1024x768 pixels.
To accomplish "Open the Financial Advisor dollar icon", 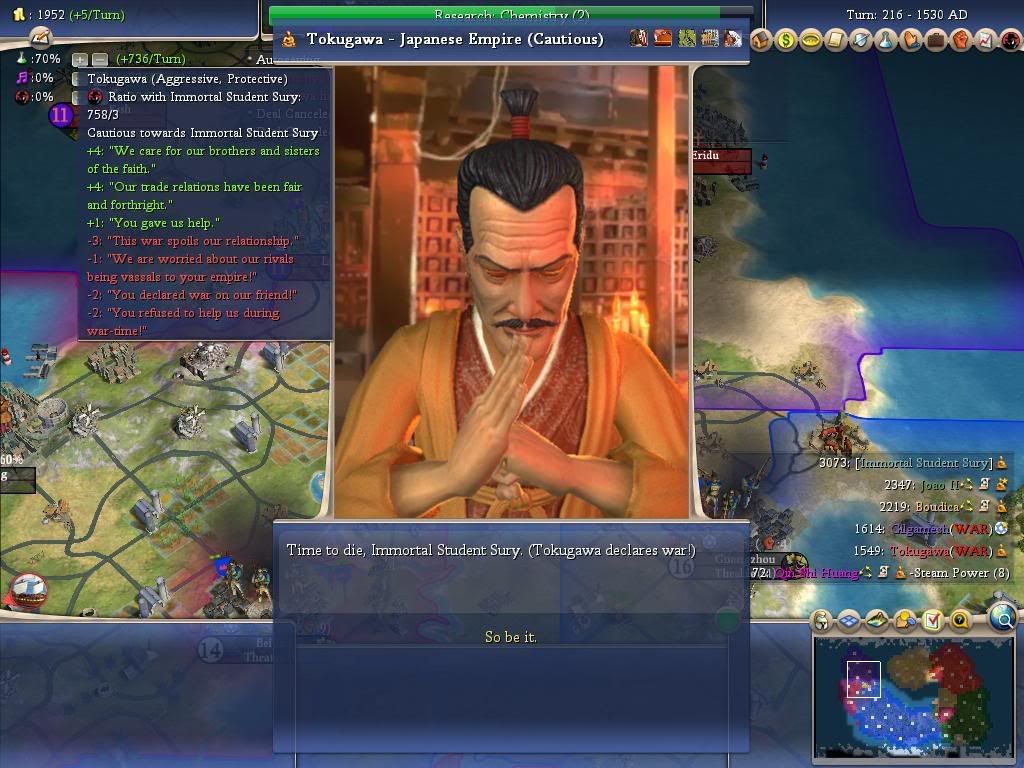I will tap(786, 40).
